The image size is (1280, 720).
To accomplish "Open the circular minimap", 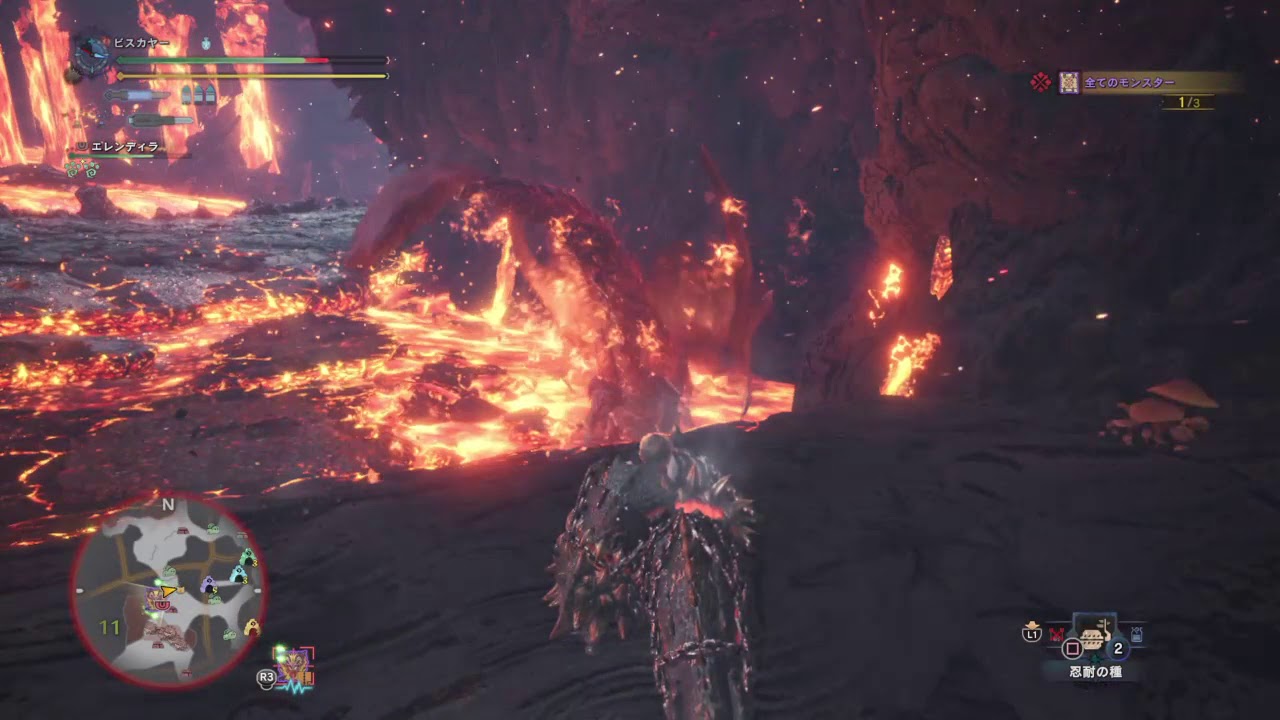I will pyautogui.click(x=168, y=592).
